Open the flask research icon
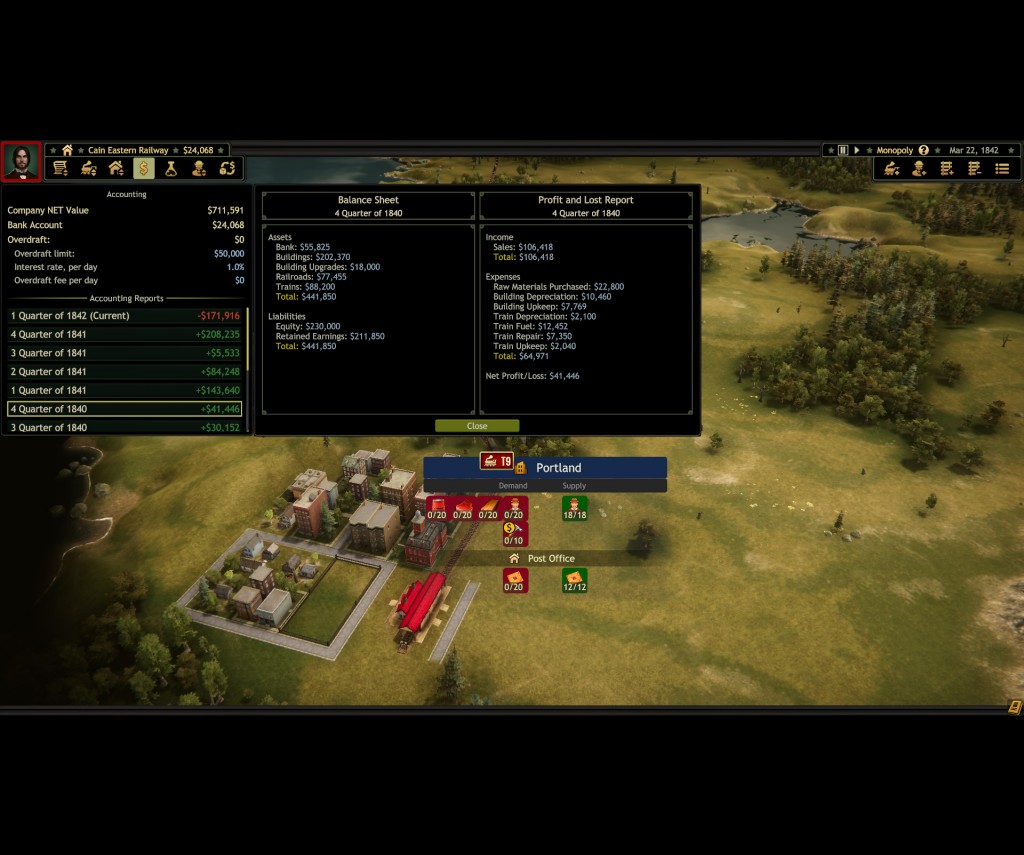1024x855 pixels. (x=171, y=168)
